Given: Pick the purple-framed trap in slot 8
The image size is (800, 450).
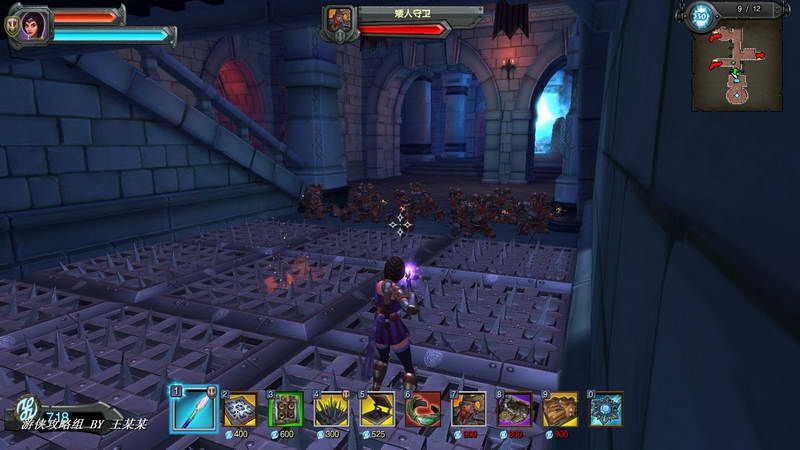Looking at the screenshot, I should pos(515,410).
